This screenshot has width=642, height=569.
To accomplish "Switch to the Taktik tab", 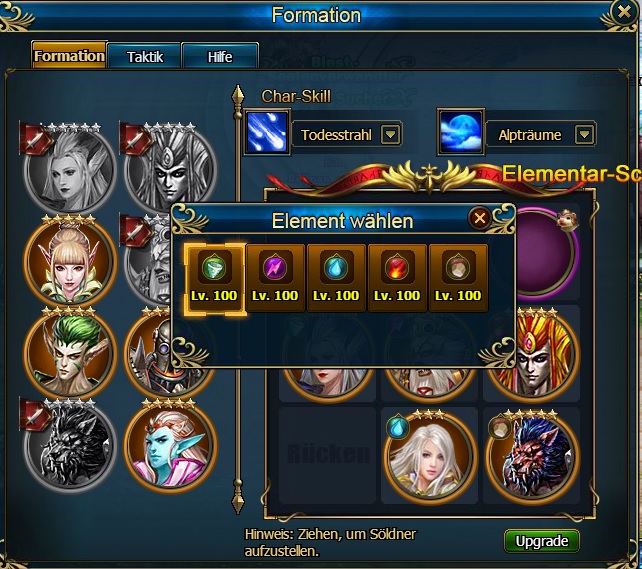I will click(144, 57).
